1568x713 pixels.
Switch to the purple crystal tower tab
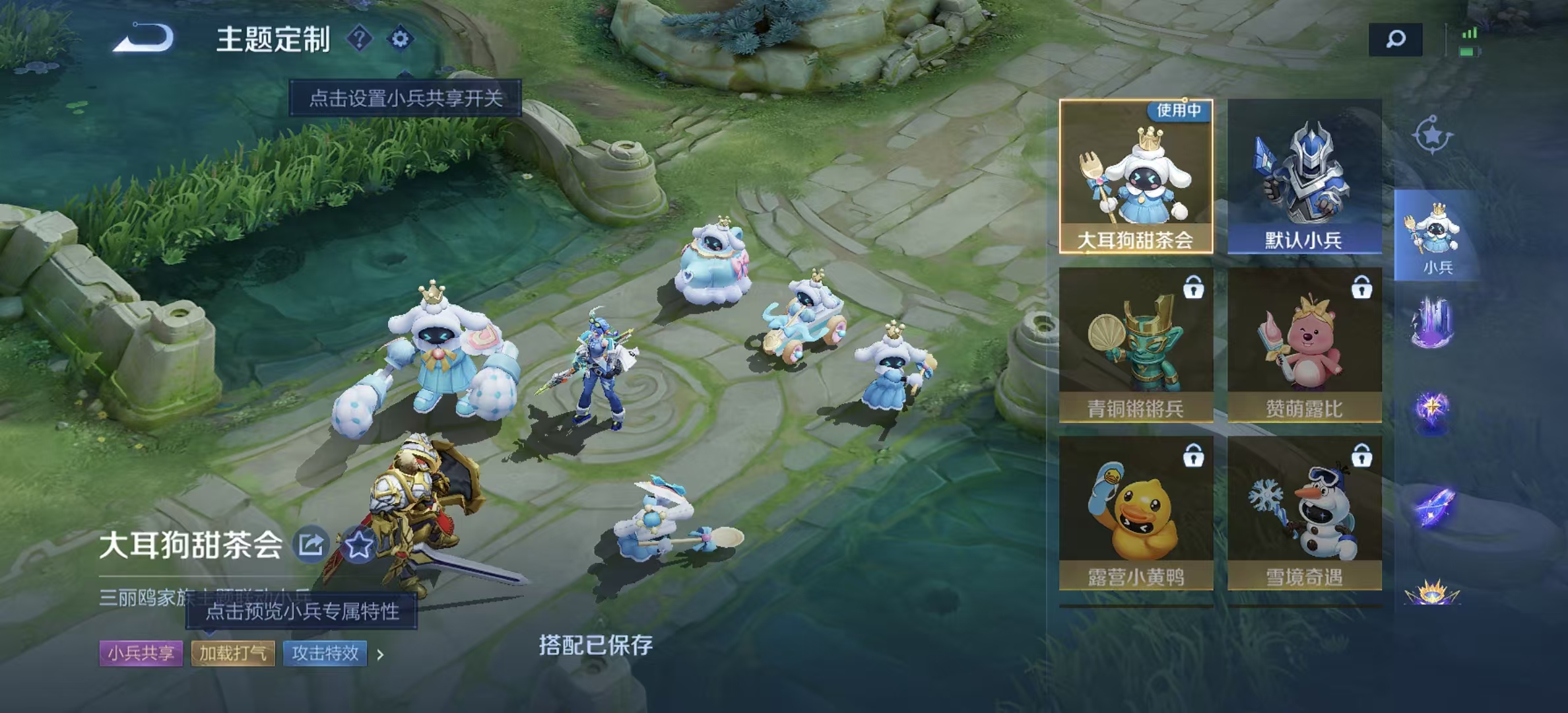(x=1432, y=323)
